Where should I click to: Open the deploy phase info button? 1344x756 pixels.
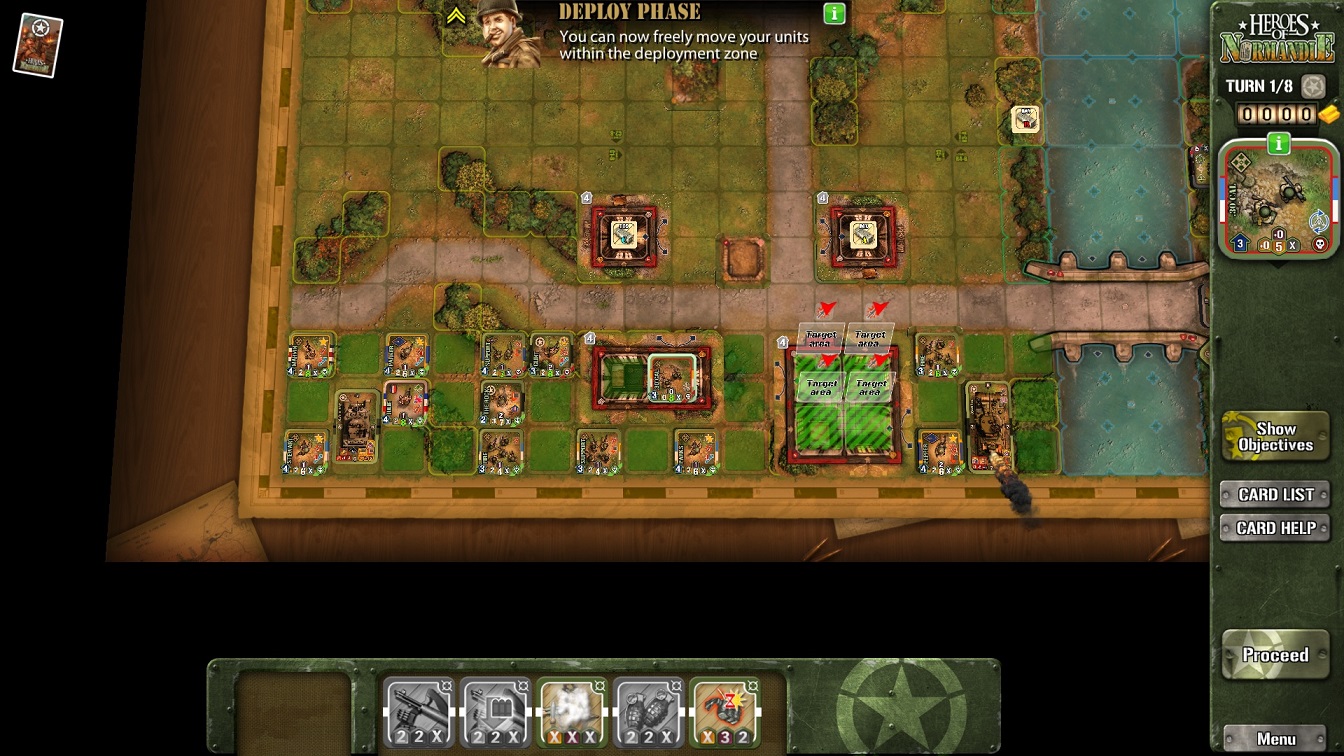pyautogui.click(x=834, y=14)
